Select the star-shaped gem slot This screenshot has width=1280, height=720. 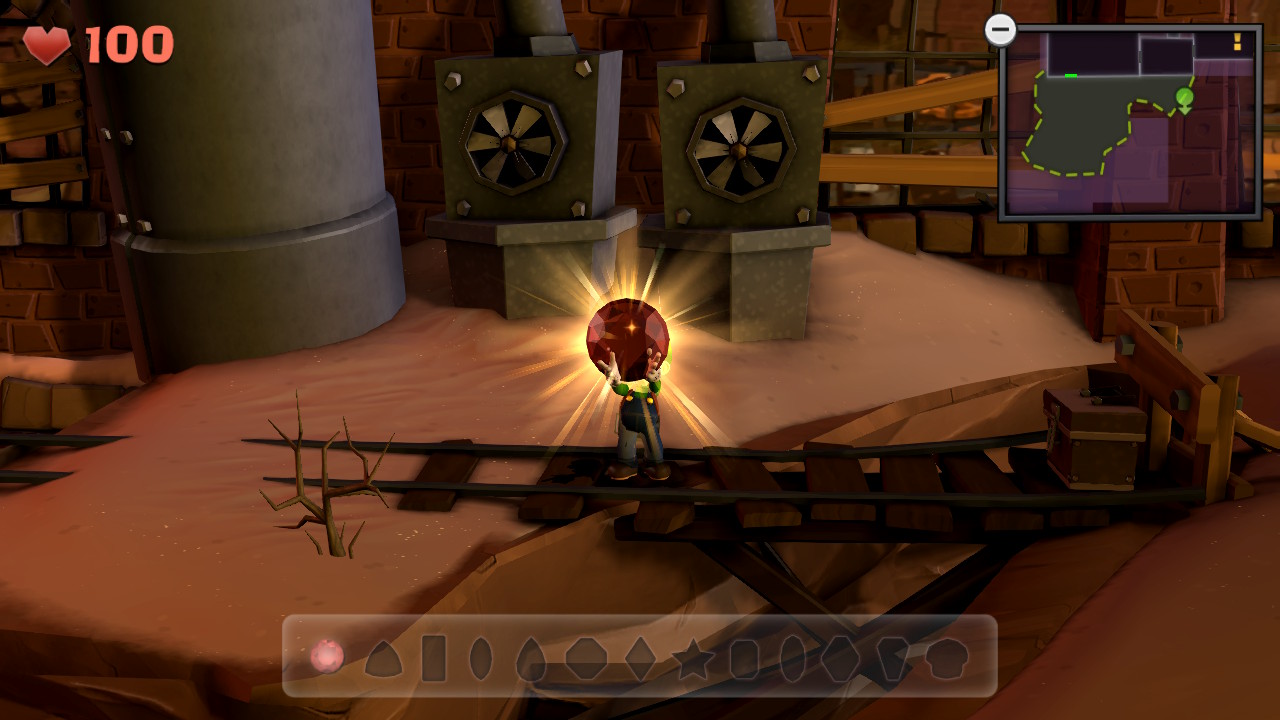(x=691, y=658)
